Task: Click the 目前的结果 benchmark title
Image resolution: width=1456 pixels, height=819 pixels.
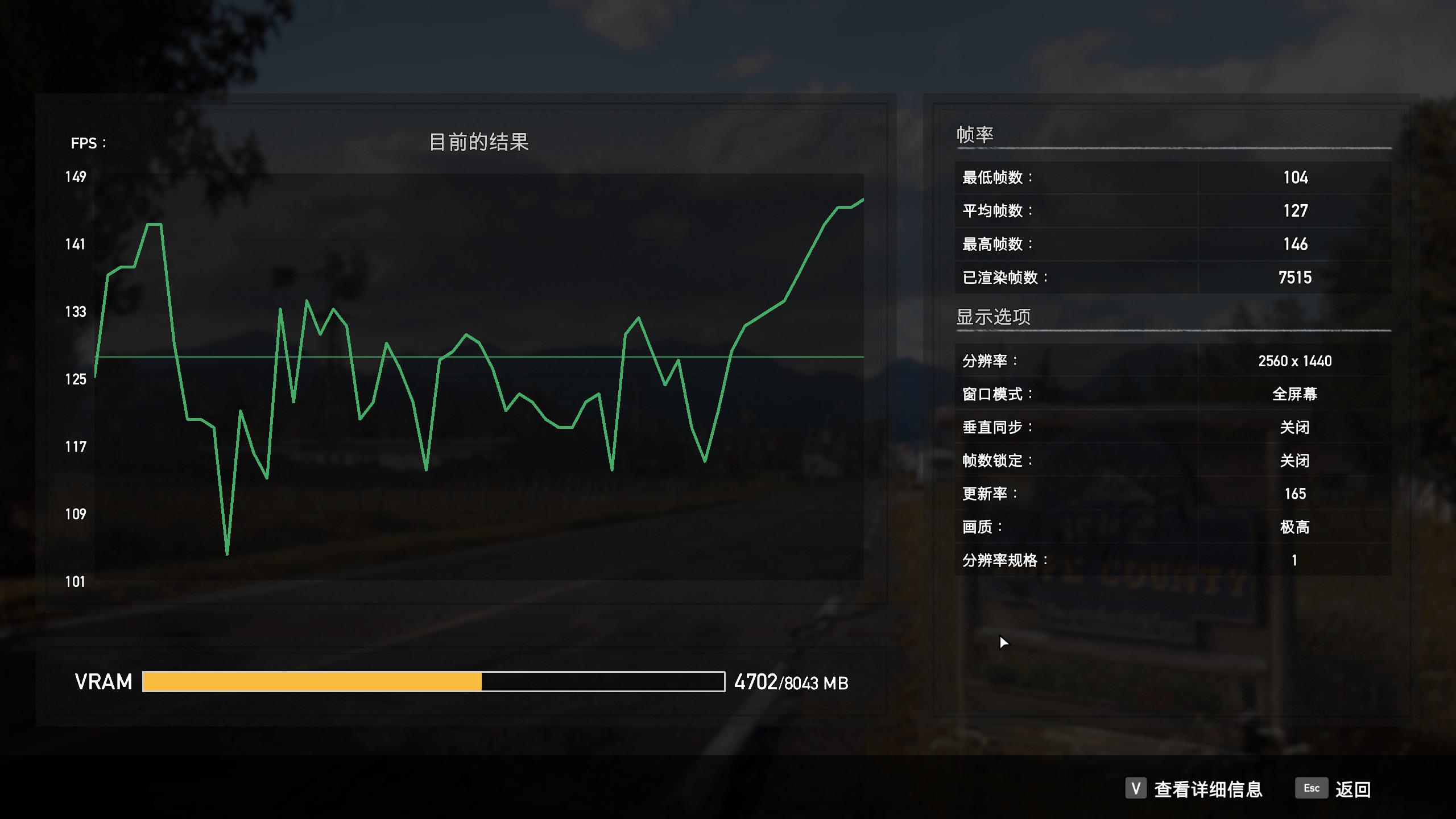Action: click(x=481, y=143)
